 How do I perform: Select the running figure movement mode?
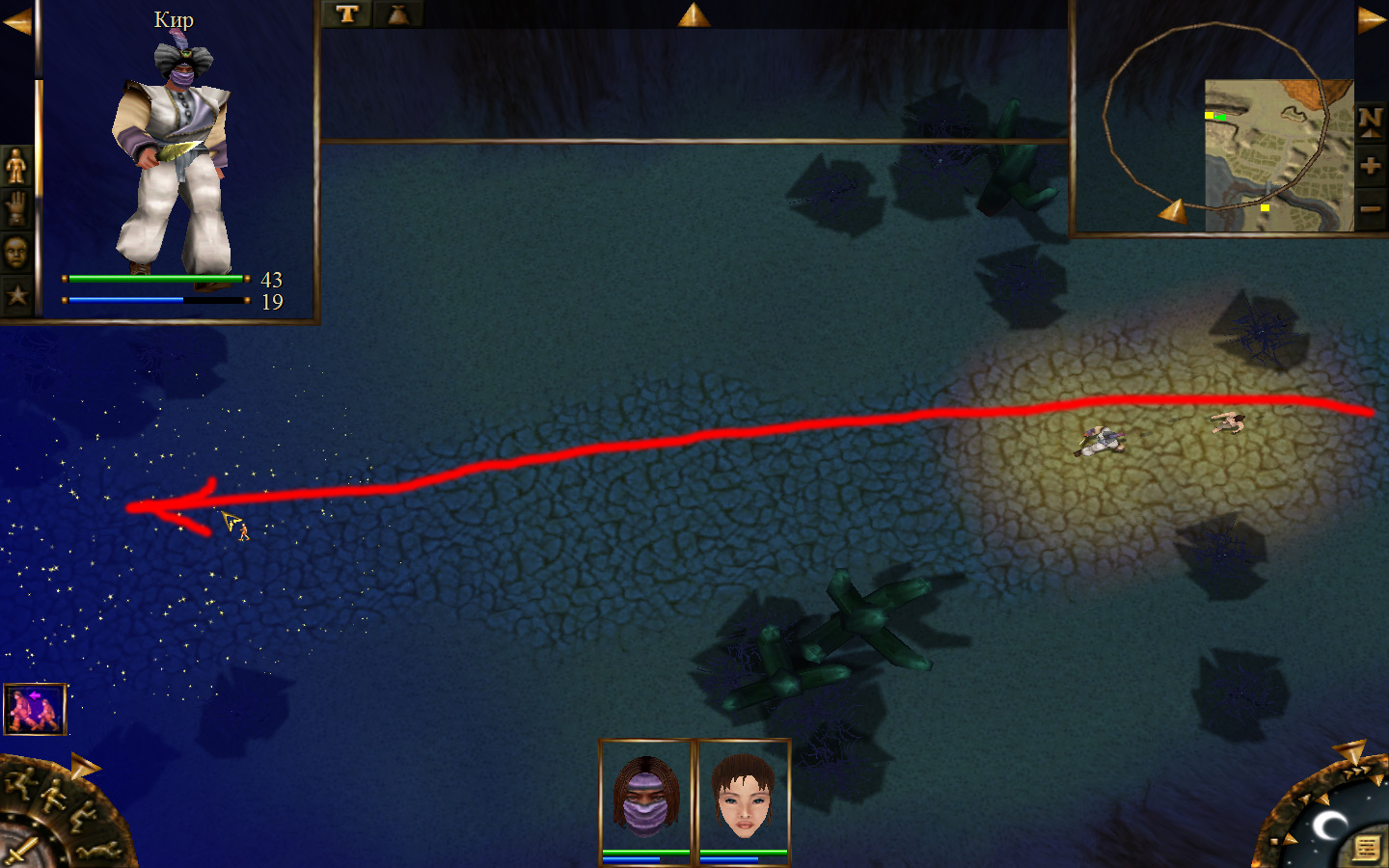click(21, 782)
